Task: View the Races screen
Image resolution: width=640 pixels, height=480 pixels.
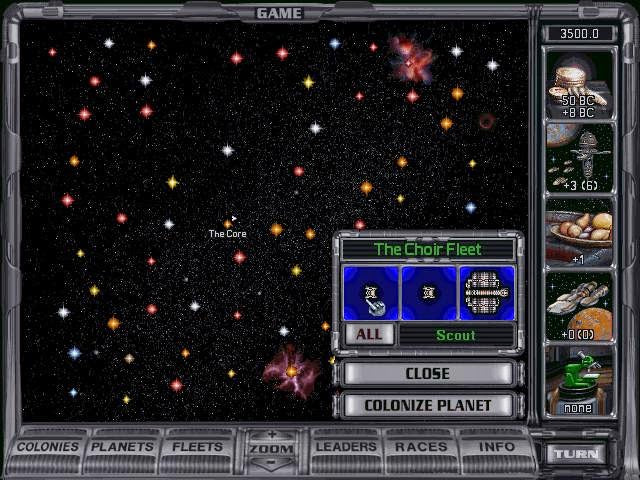Action: (x=421, y=447)
